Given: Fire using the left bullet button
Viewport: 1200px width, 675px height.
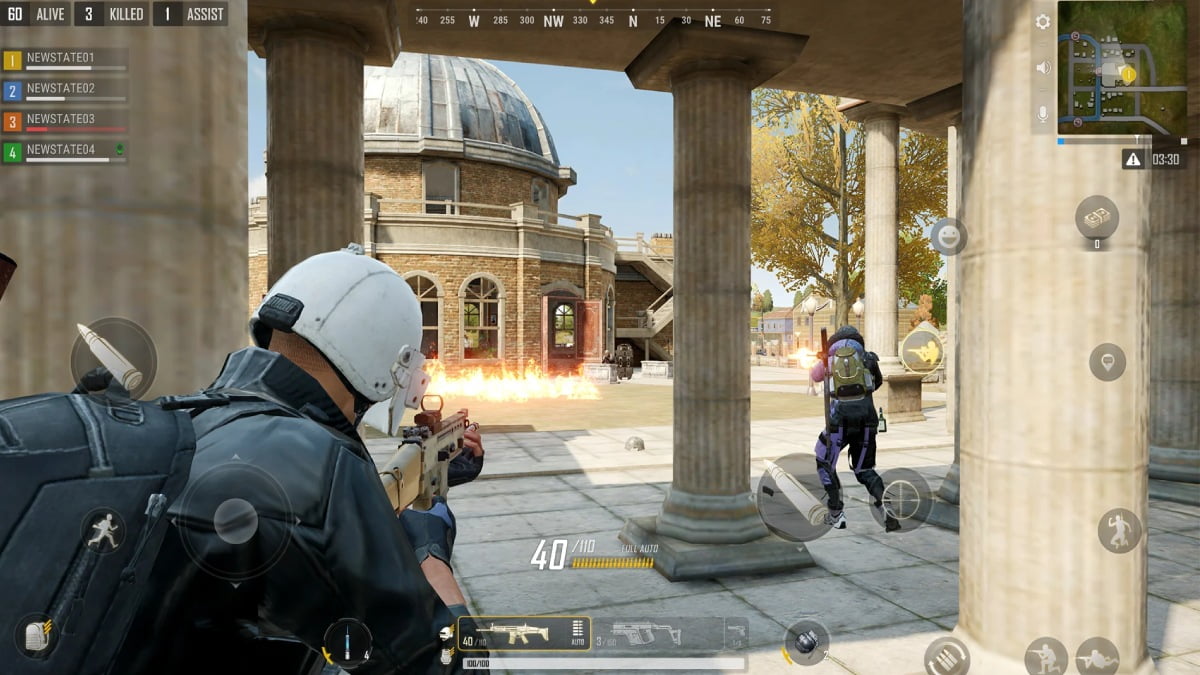Looking at the screenshot, I should pyautogui.click(x=112, y=358).
